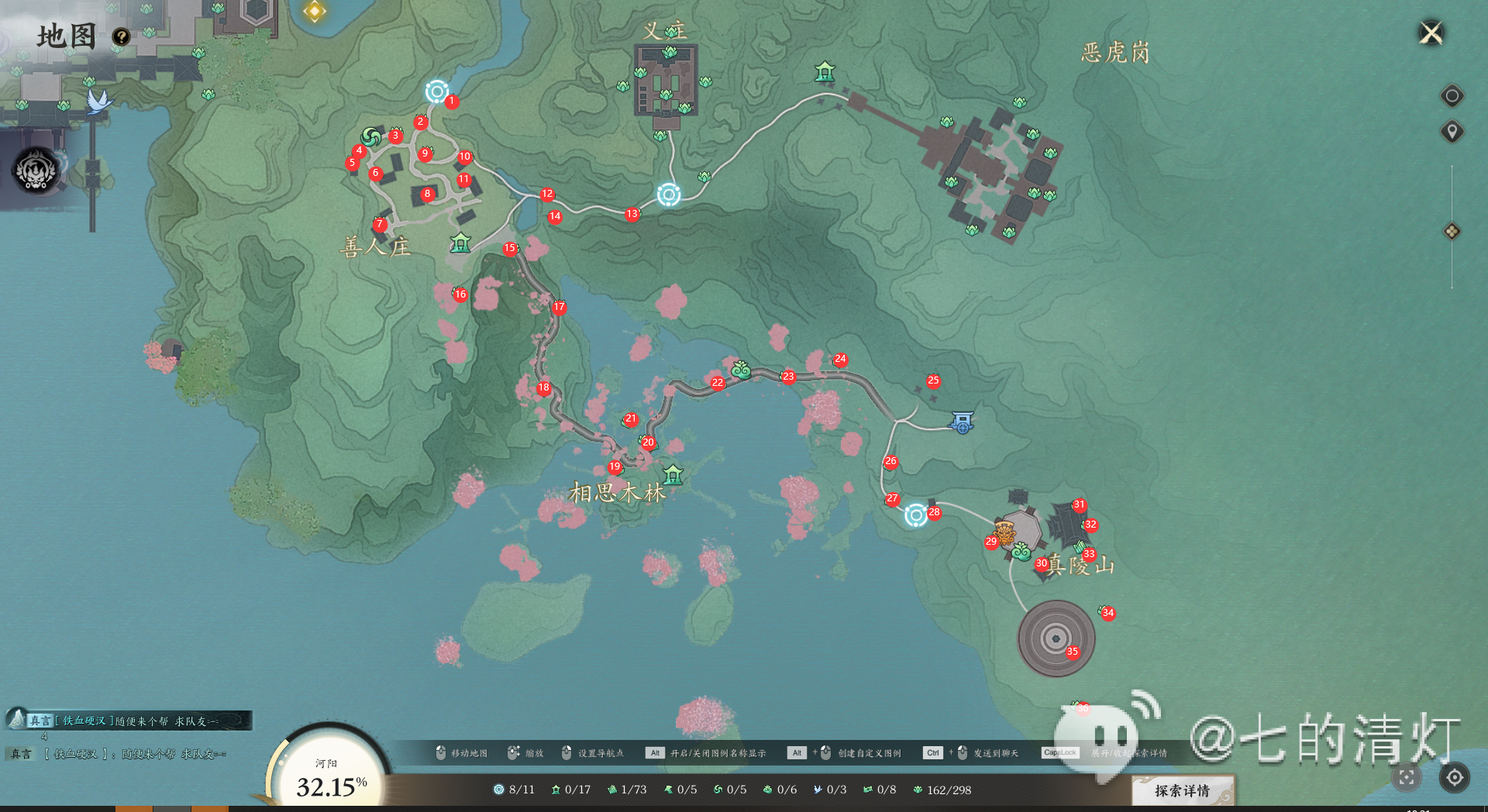Open the map help question mark

pyautogui.click(x=121, y=36)
